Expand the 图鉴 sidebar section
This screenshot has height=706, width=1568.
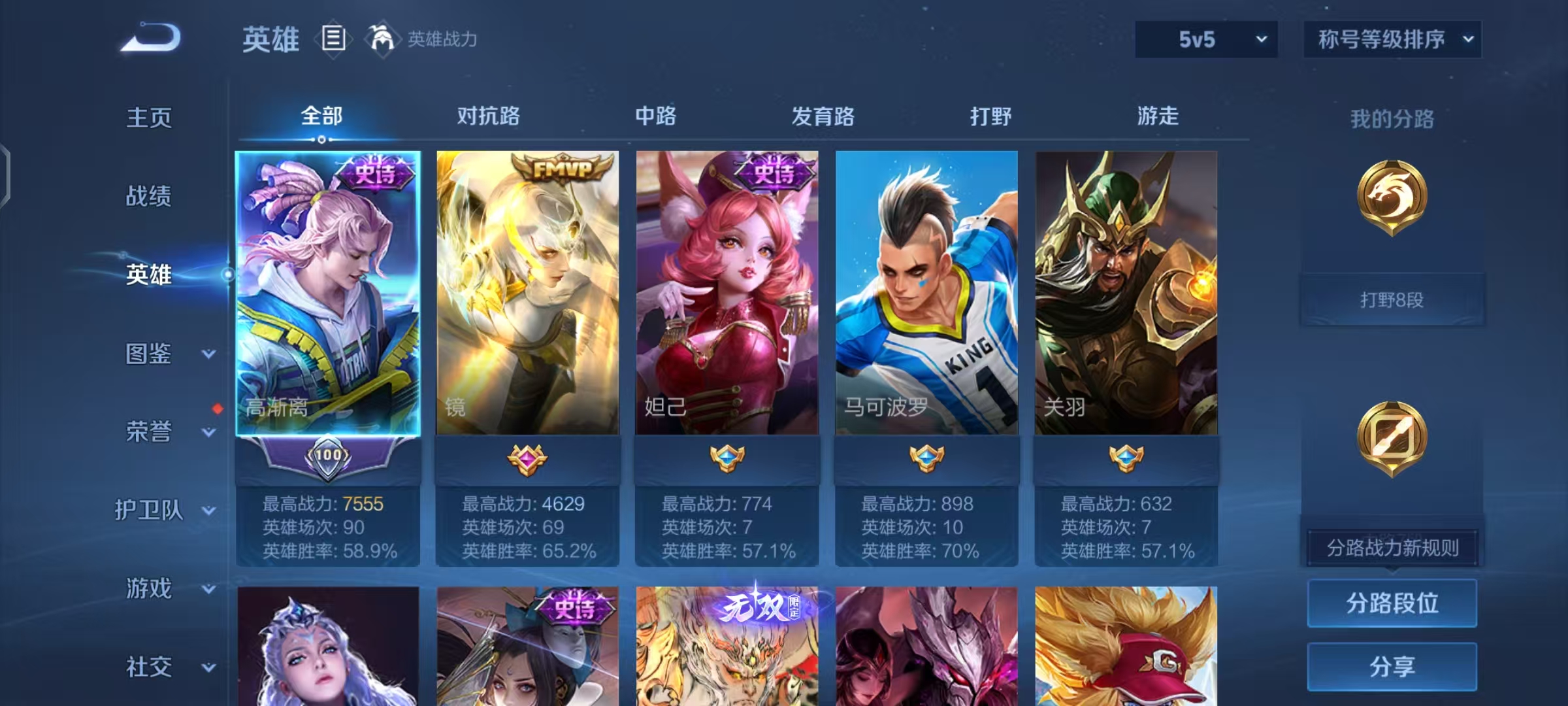150,353
